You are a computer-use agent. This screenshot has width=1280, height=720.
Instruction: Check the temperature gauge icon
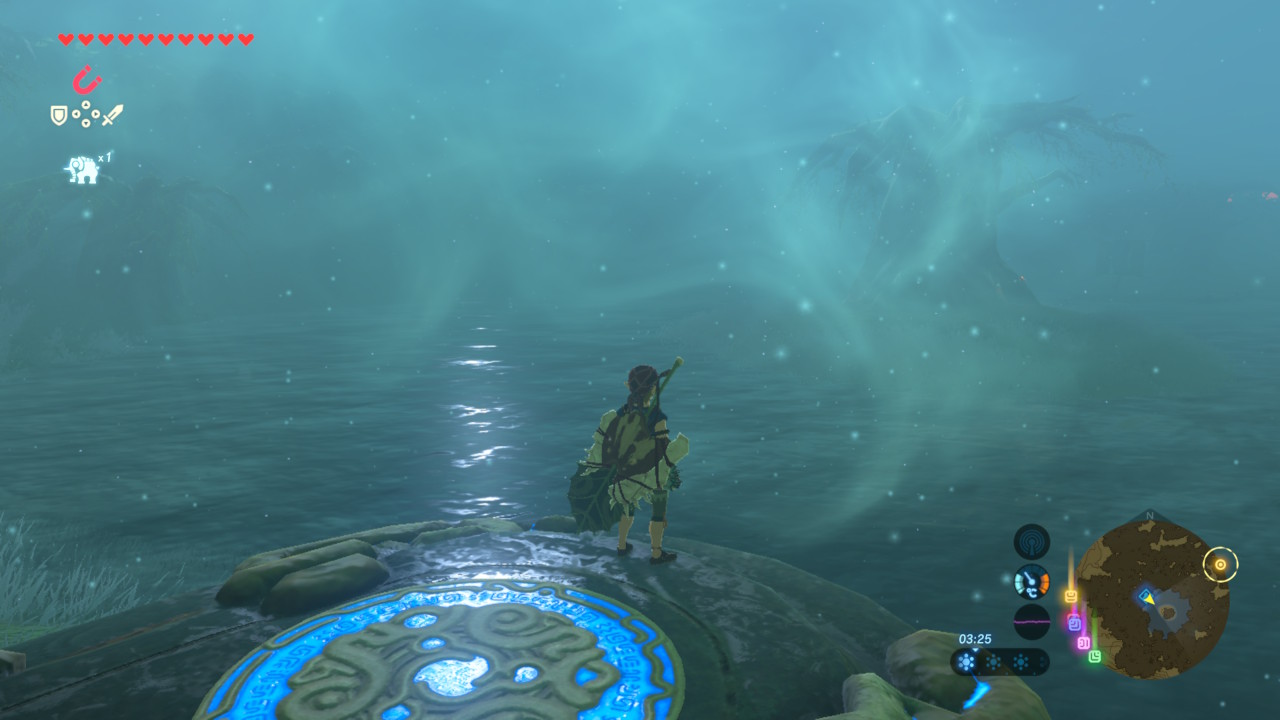(1031, 581)
